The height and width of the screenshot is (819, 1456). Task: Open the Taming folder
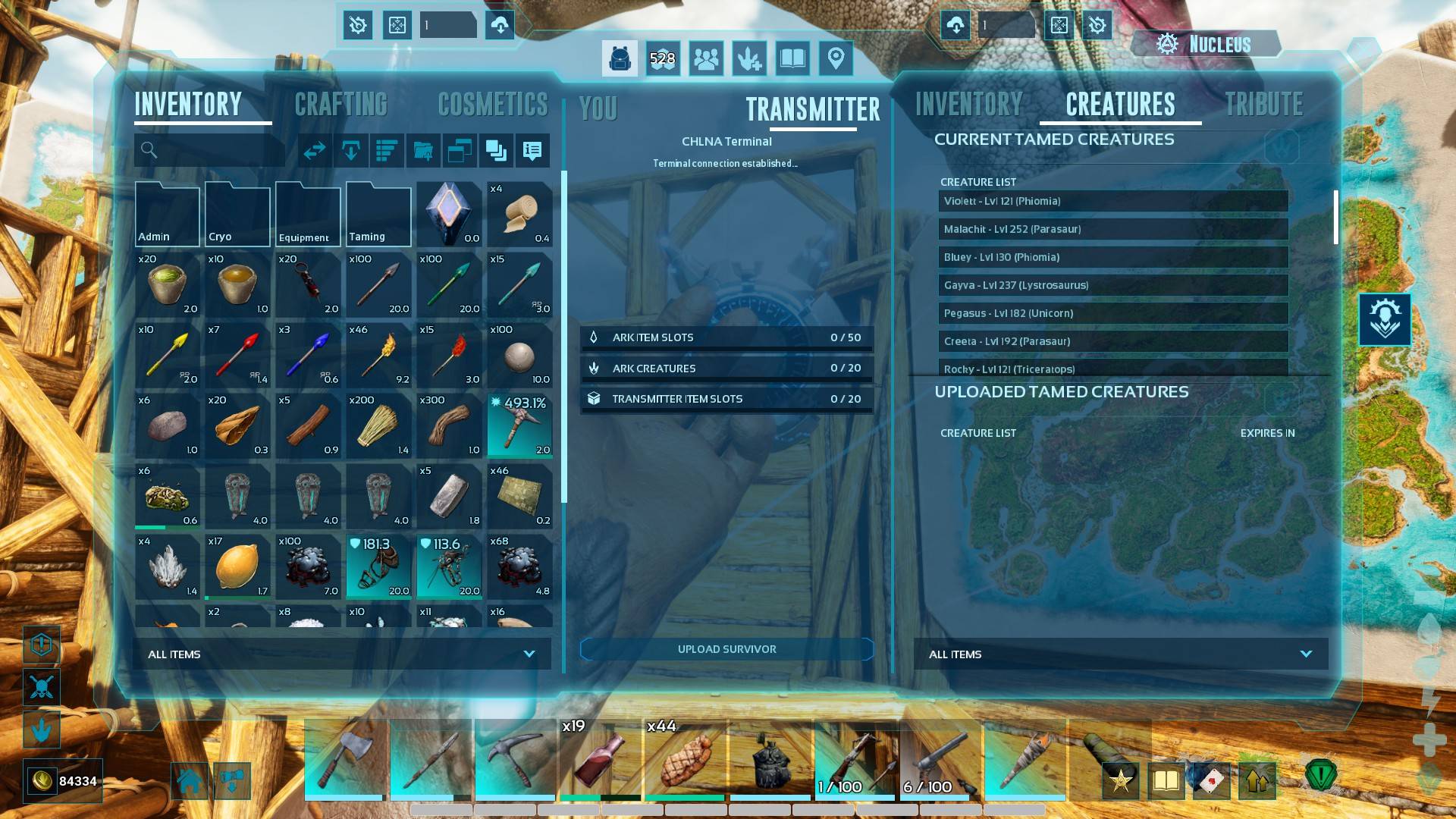click(x=378, y=215)
